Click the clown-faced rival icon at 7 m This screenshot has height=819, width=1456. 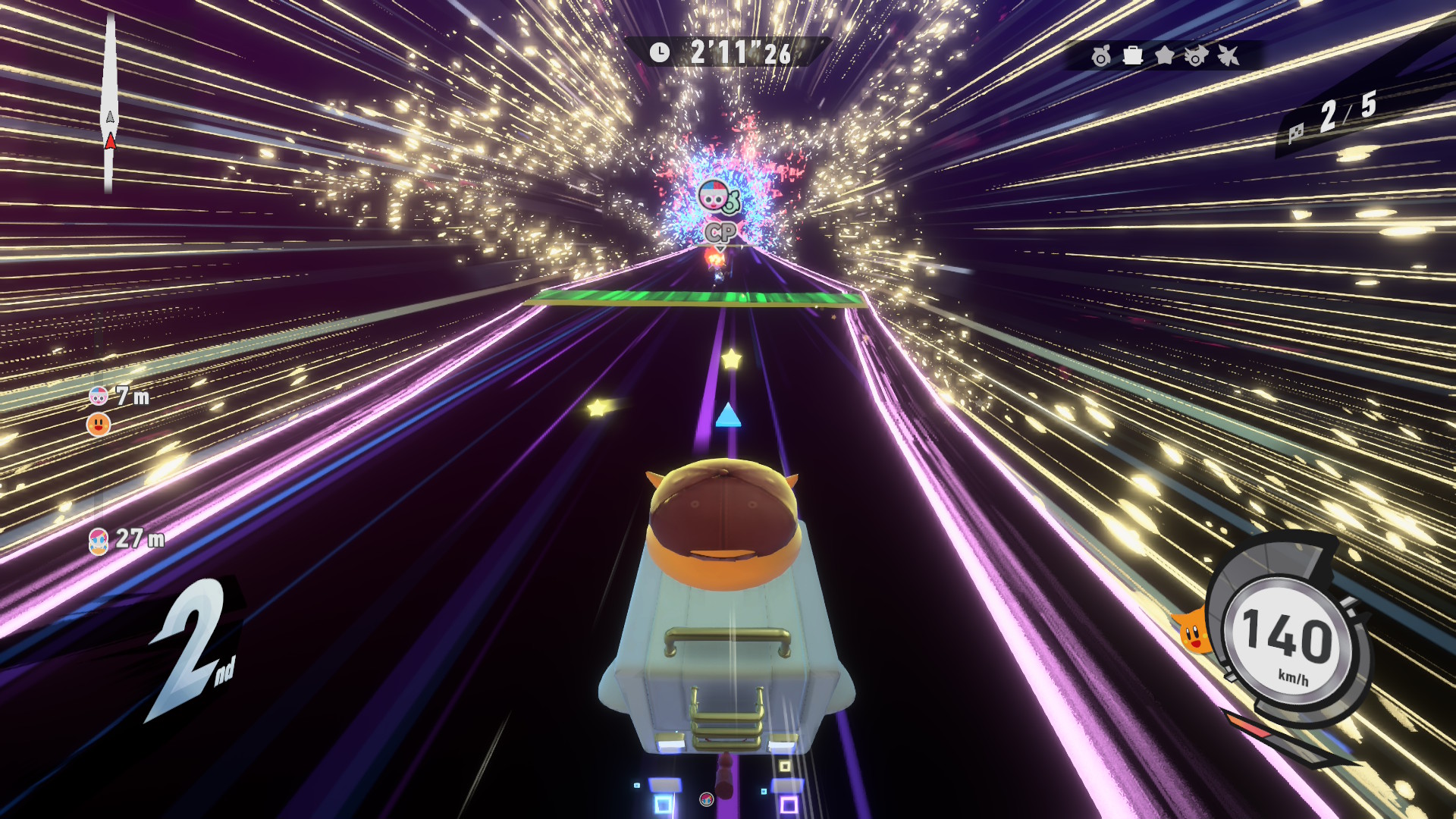coord(99,396)
